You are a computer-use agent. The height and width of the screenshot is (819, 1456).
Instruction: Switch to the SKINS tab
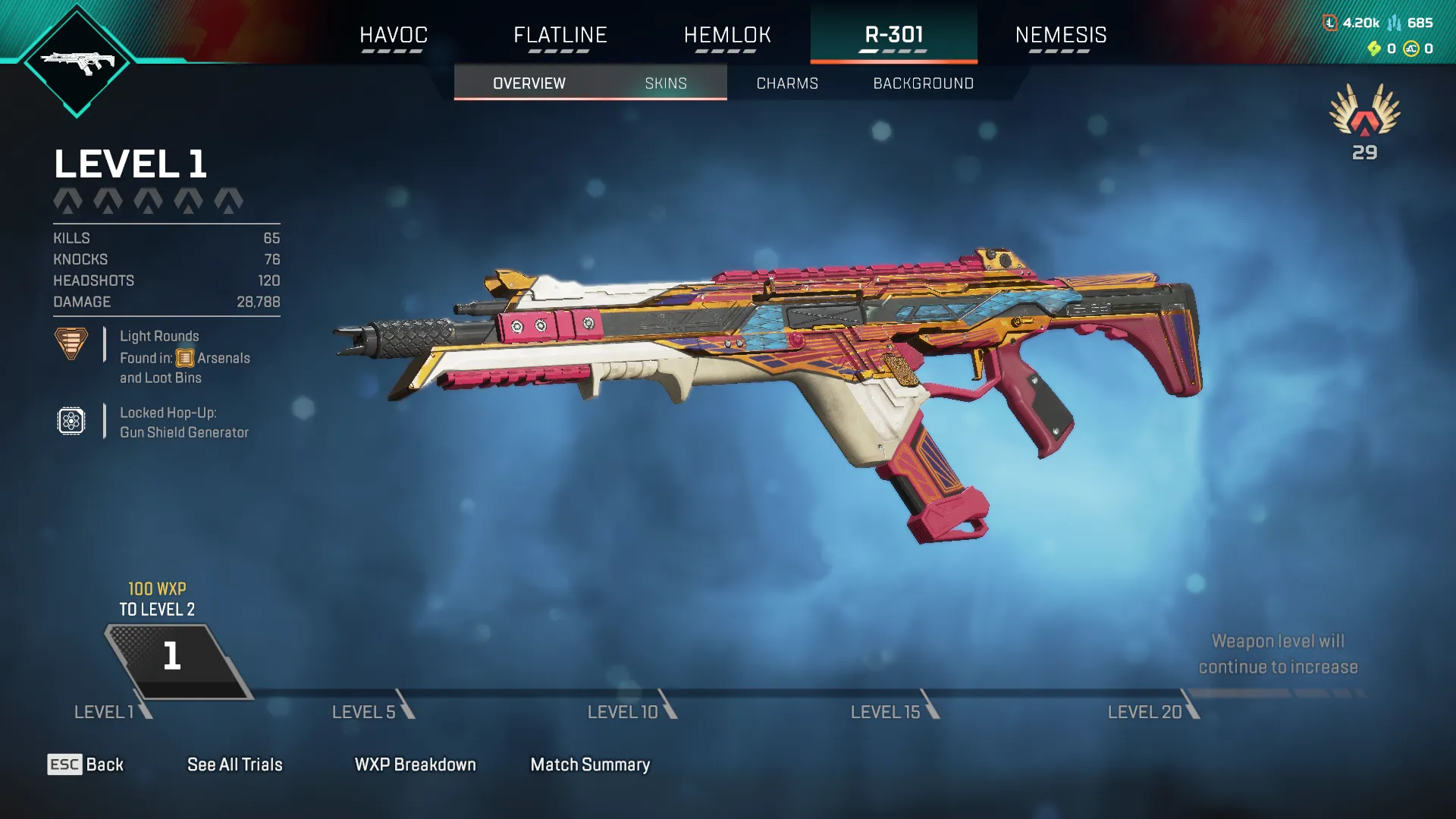pos(665,83)
